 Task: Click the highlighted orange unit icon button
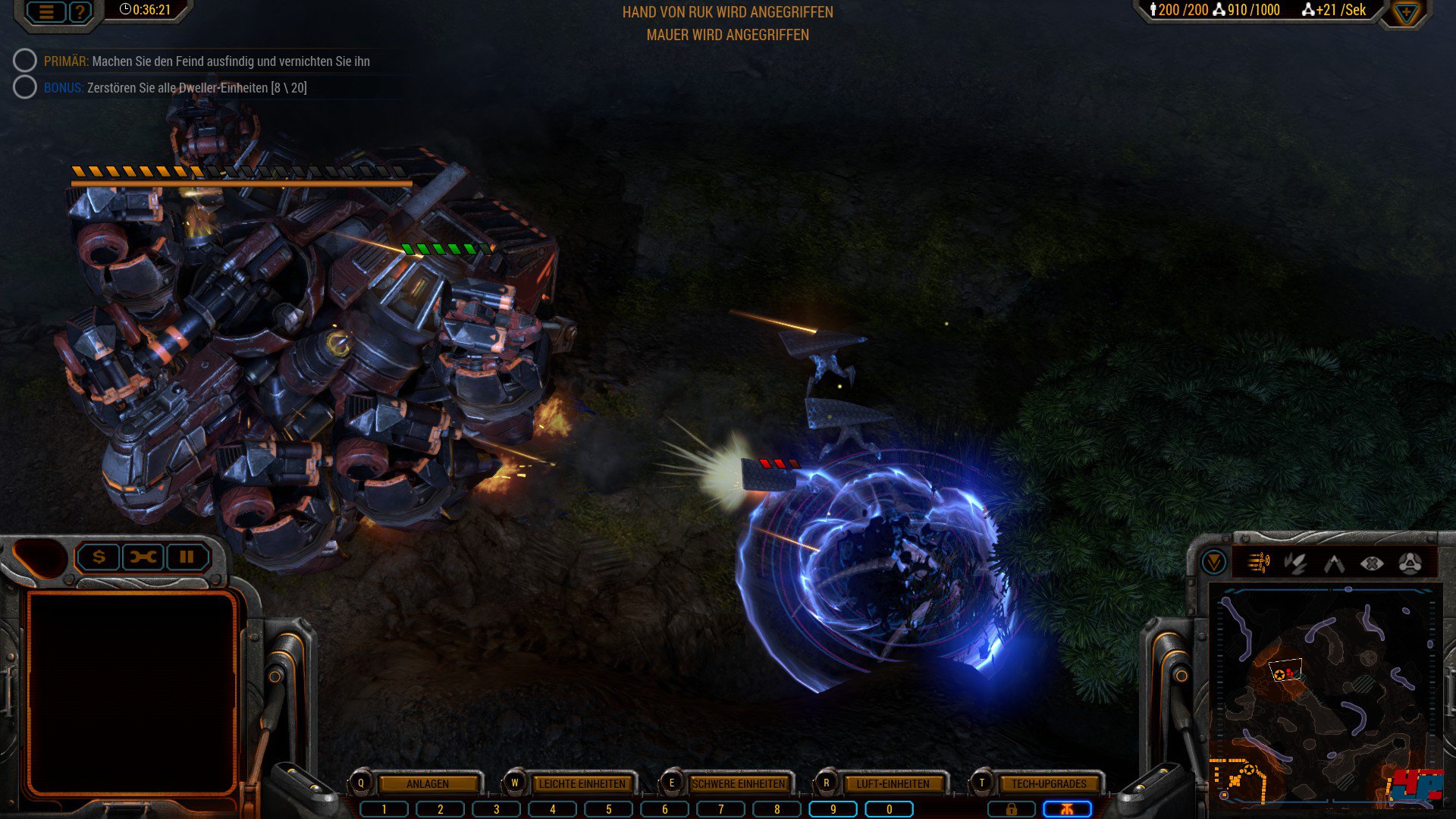tap(1067, 809)
